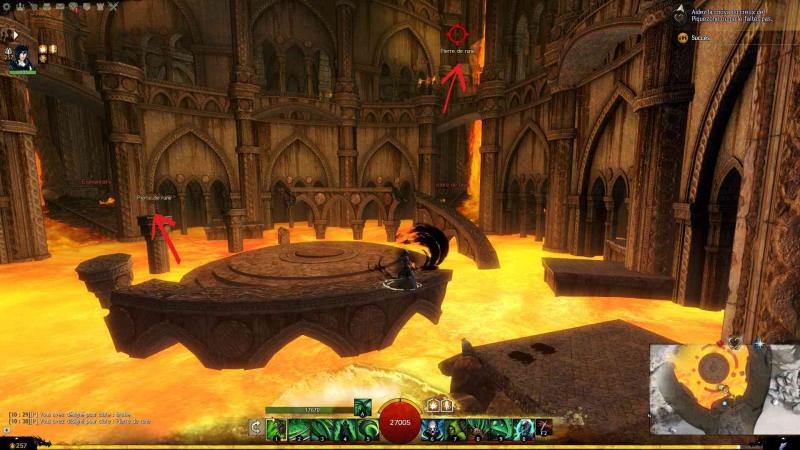The height and width of the screenshot is (450, 800).
Task: Click the dark red skill right of slot 0
Action: pyautogui.click(x=545, y=428)
